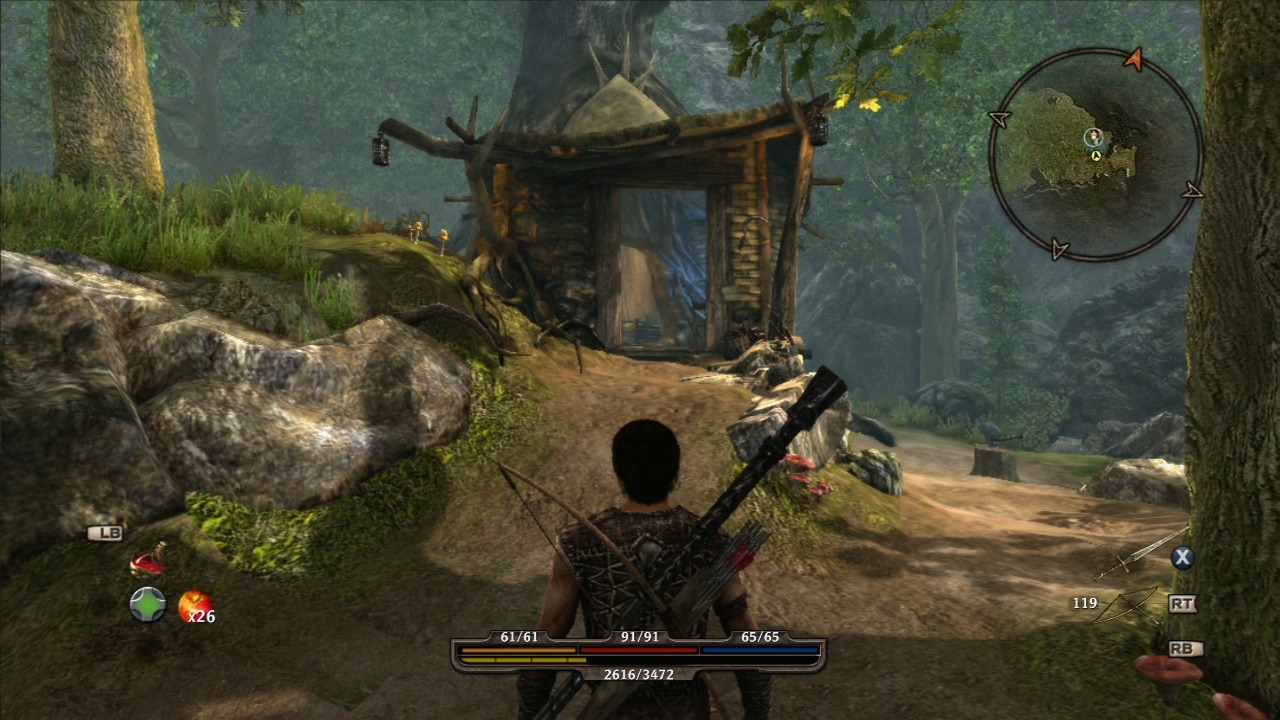Open the circular minimap
1280x720 pixels.
coord(1095,153)
